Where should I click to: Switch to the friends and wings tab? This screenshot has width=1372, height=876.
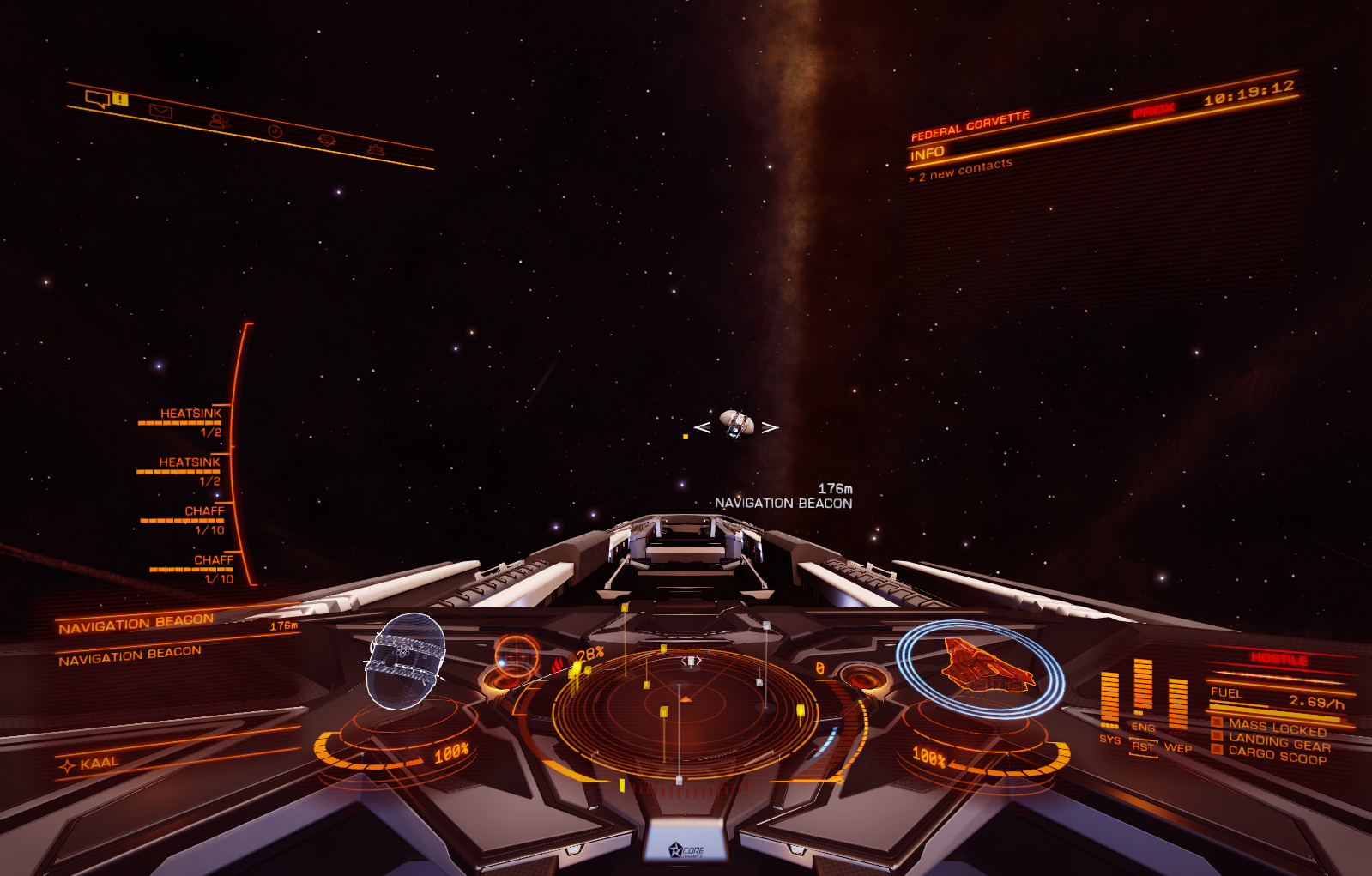(x=219, y=122)
